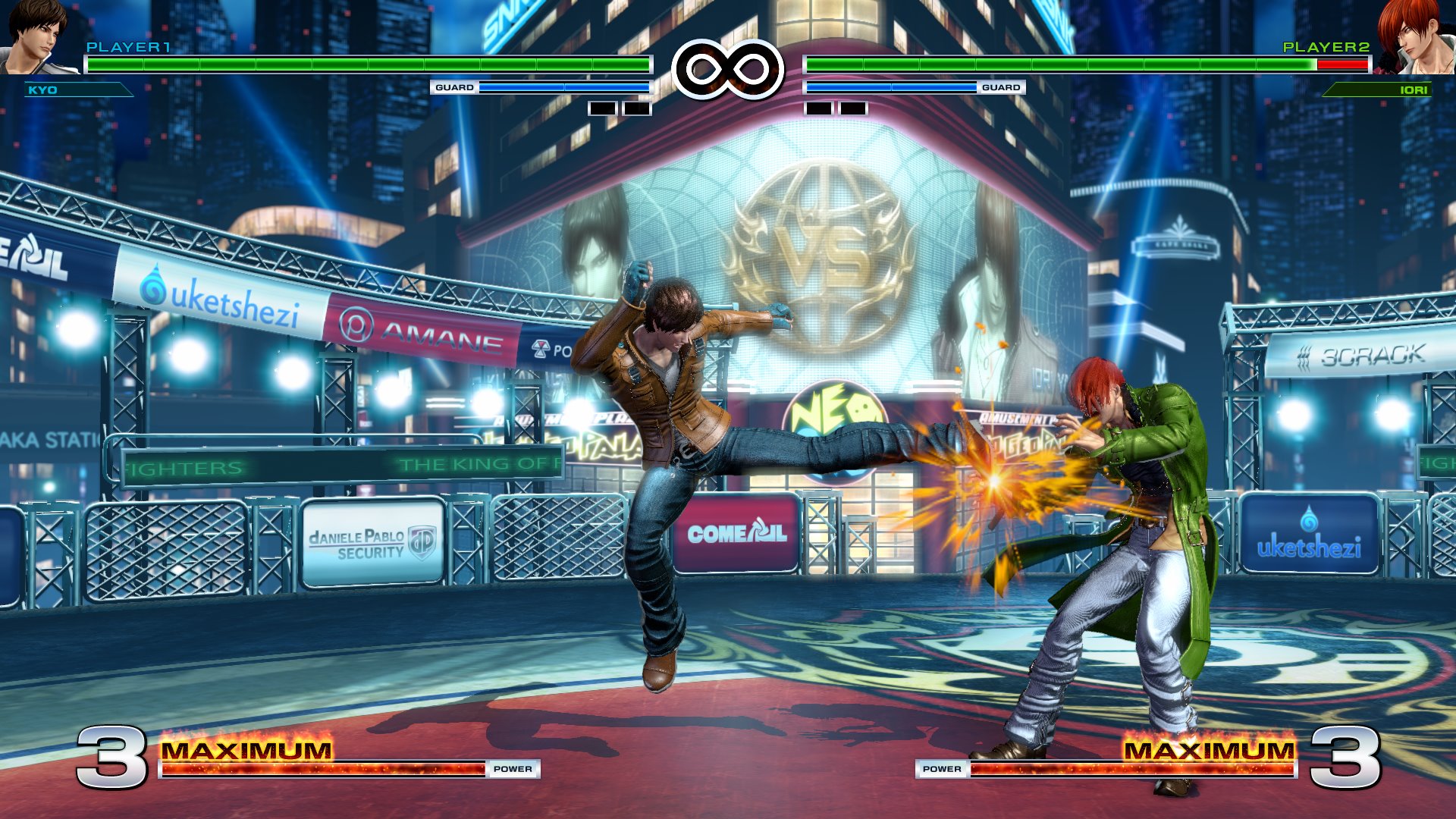The height and width of the screenshot is (819, 1456).
Task: Click the infinity timer symbol
Action: pyautogui.click(x=727, y=70)
